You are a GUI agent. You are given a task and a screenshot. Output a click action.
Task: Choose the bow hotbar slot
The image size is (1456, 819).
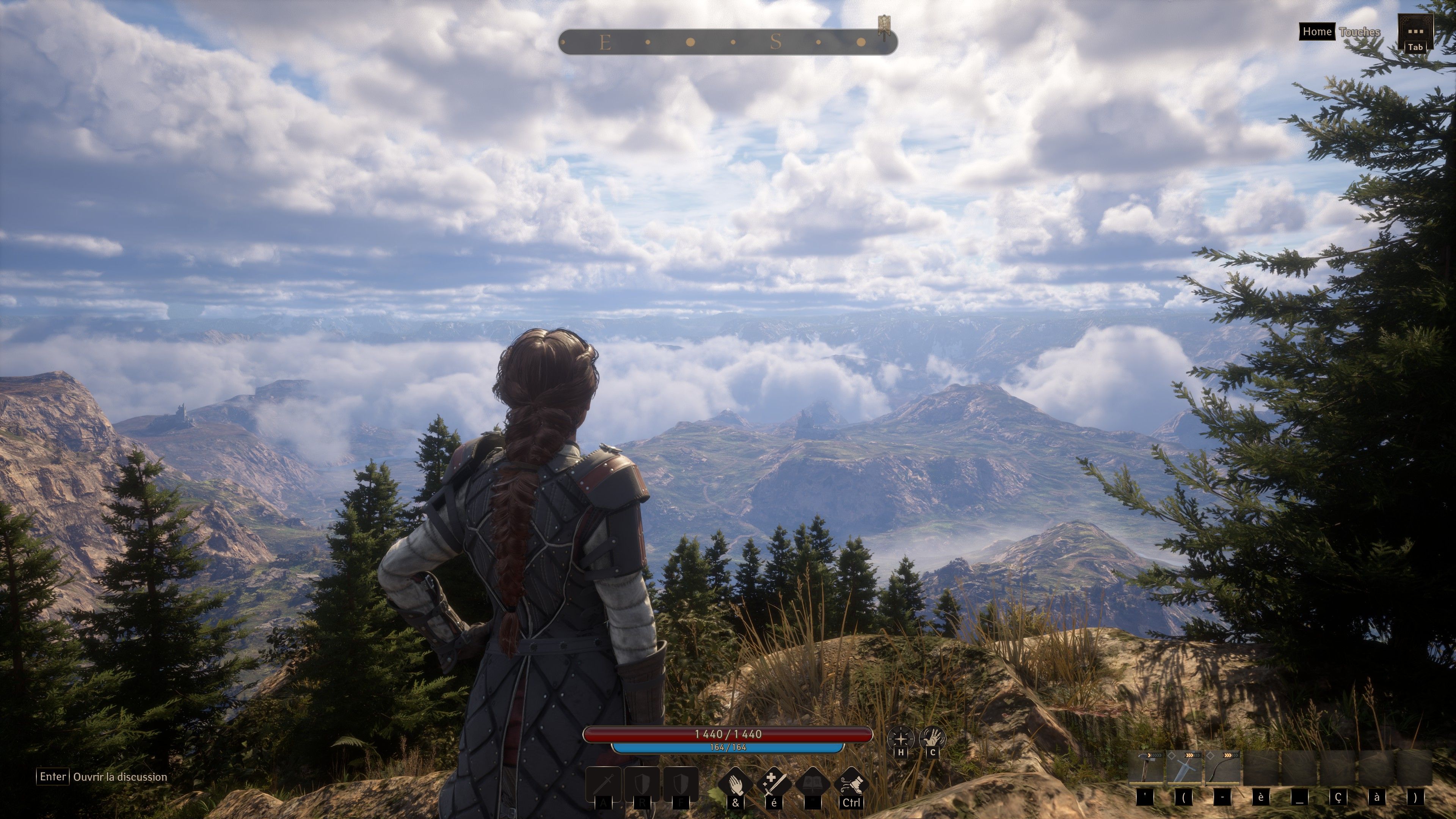point(1222,768)
